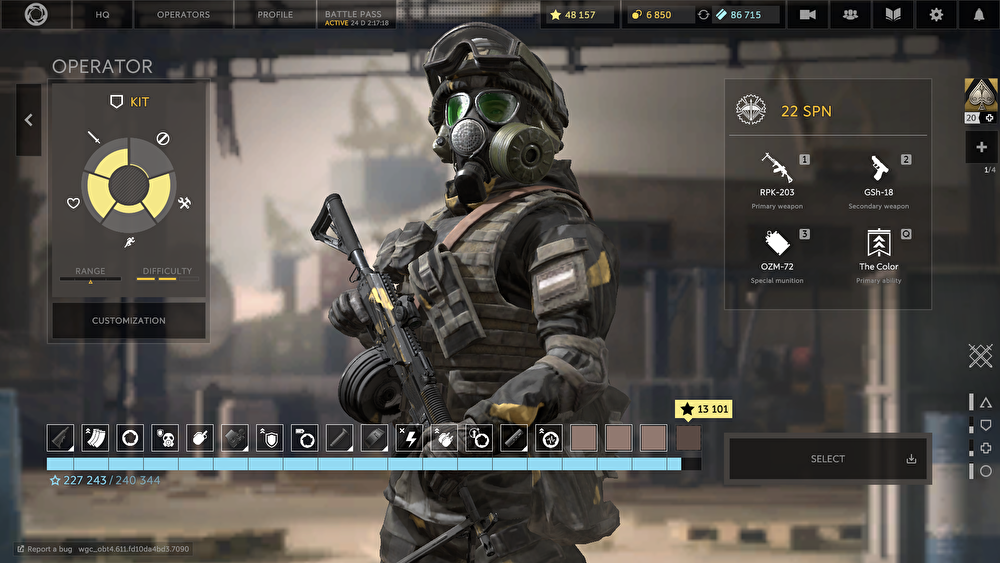
Task: Open operator Customization
Action: click(x=129, y=321)
